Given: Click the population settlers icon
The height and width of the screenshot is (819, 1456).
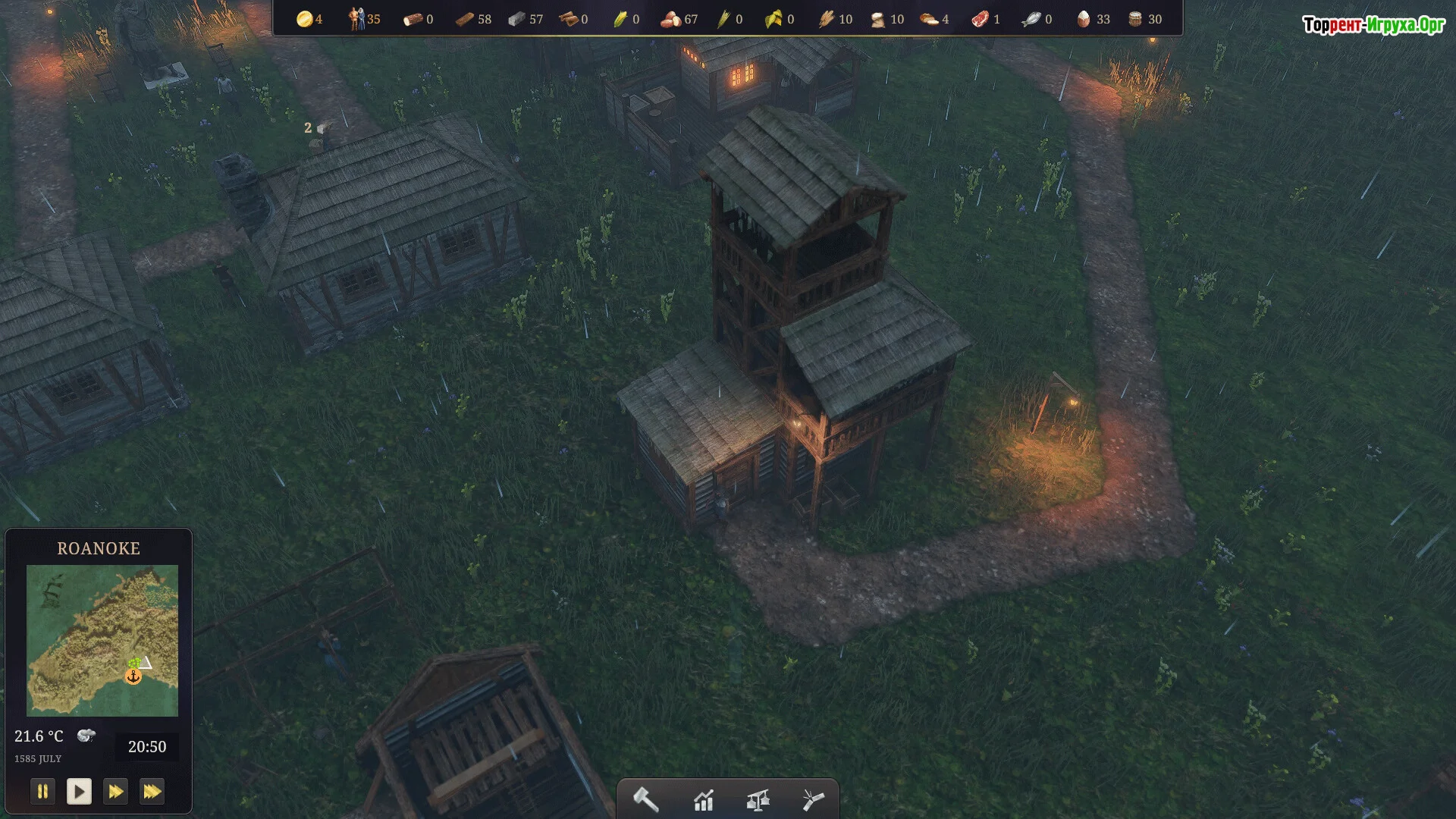Looking at the screenshot, I should [x=356, y=19].
